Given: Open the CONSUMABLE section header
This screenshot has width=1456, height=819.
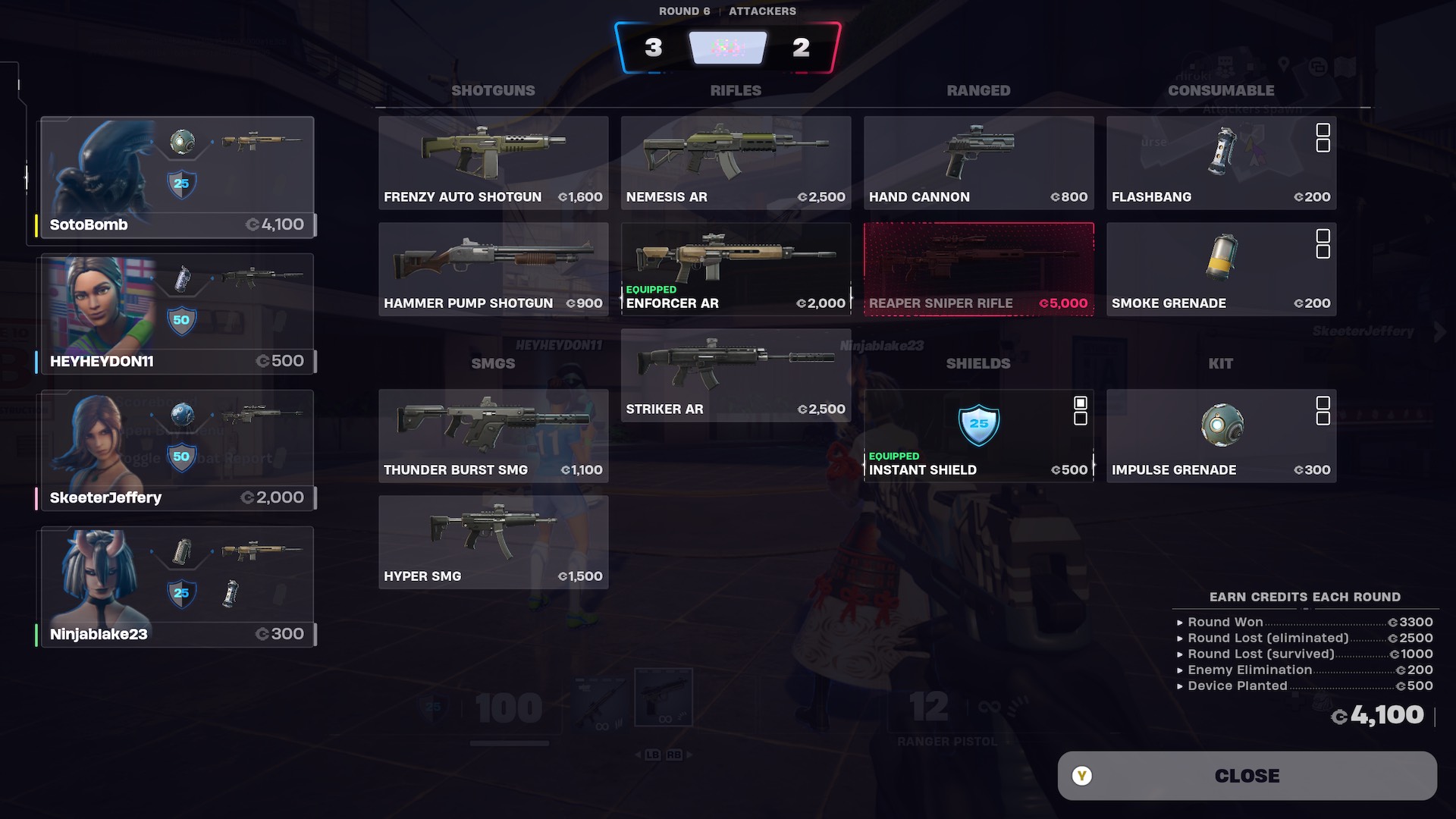Looking at the screenshot, I should tap(1220, 89).
